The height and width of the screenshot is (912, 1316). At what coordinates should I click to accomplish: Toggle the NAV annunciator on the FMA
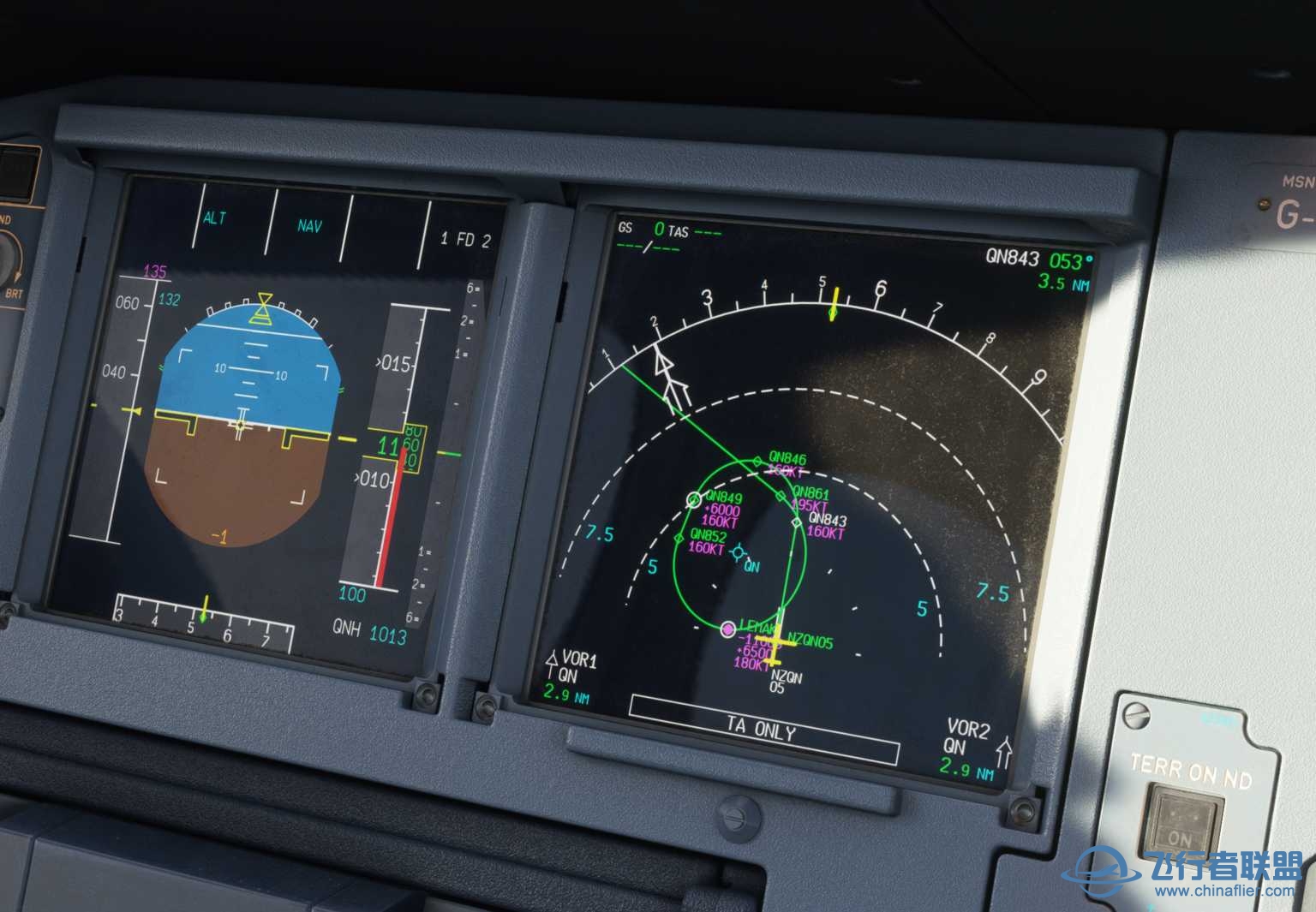[x=308, y=225]
